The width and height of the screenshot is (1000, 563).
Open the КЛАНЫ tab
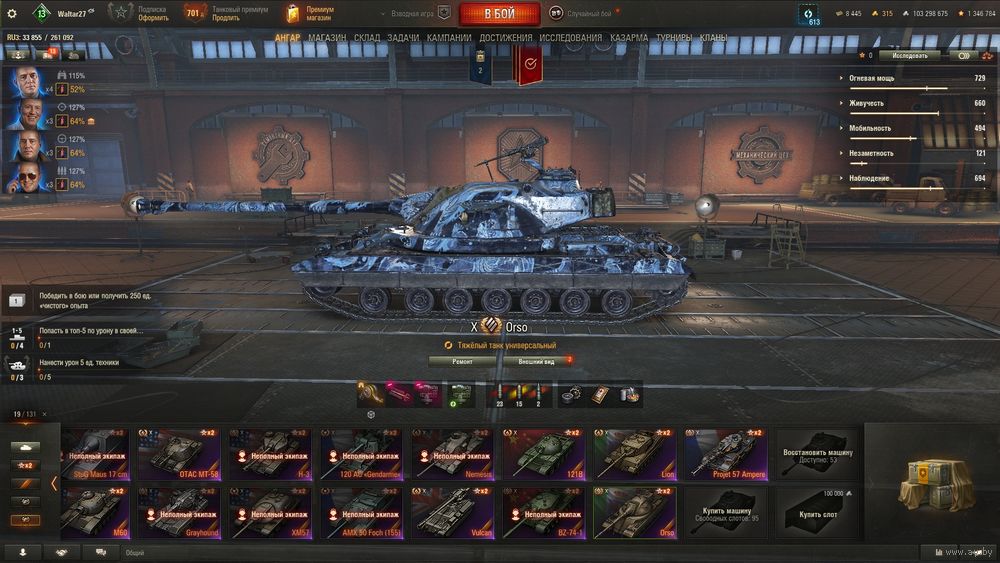coord(714,38)
